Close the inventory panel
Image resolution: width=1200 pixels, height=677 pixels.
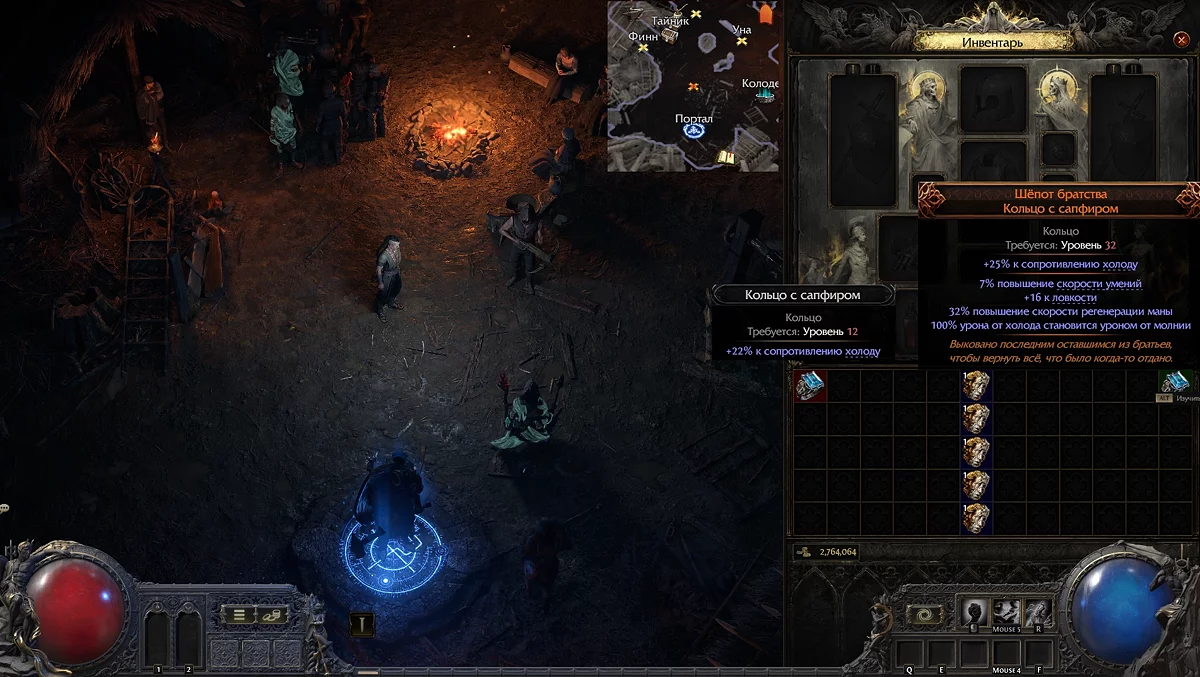coord(1180,40)
